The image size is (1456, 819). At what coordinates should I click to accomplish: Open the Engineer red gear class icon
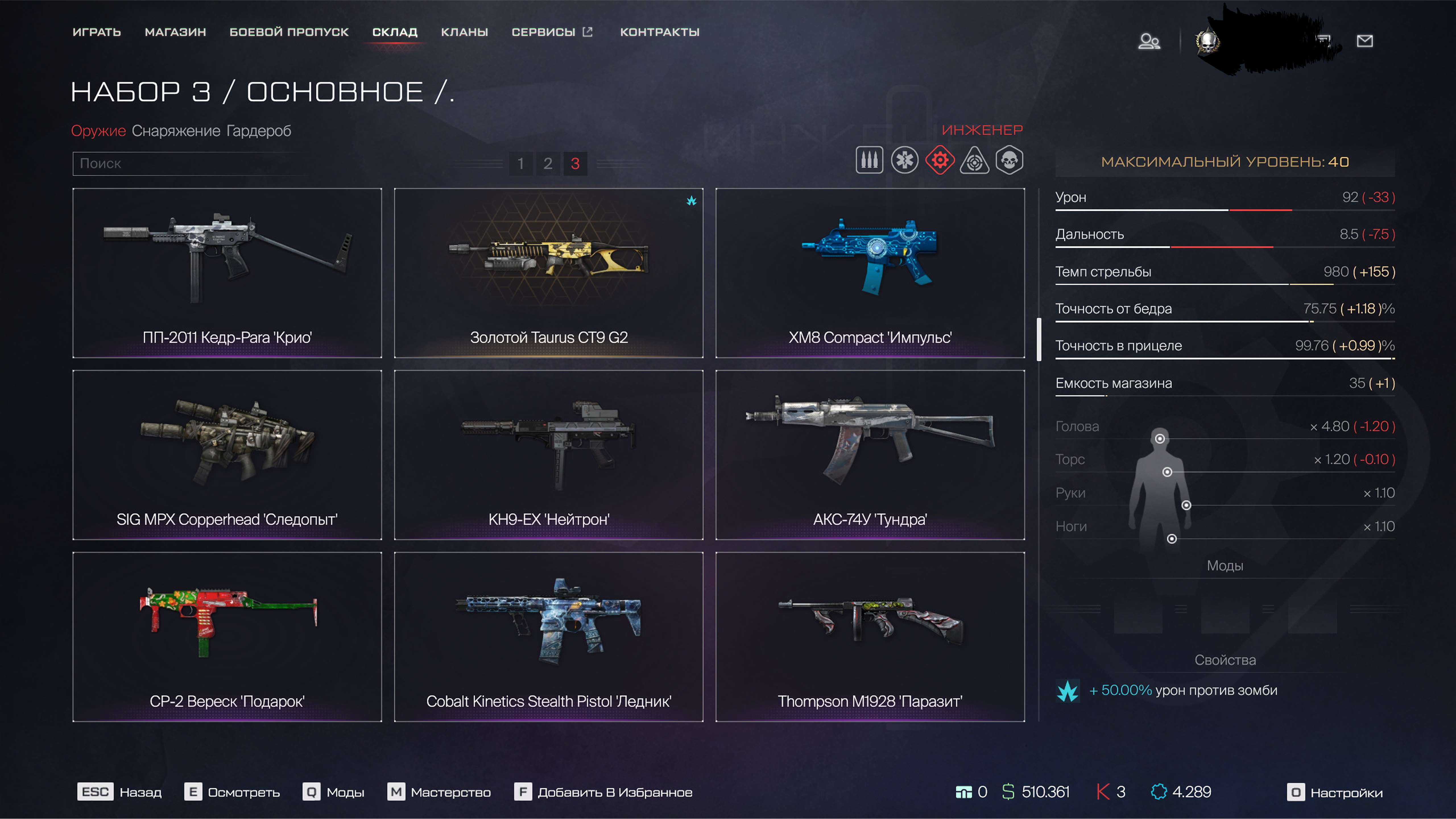coord(940,160)
